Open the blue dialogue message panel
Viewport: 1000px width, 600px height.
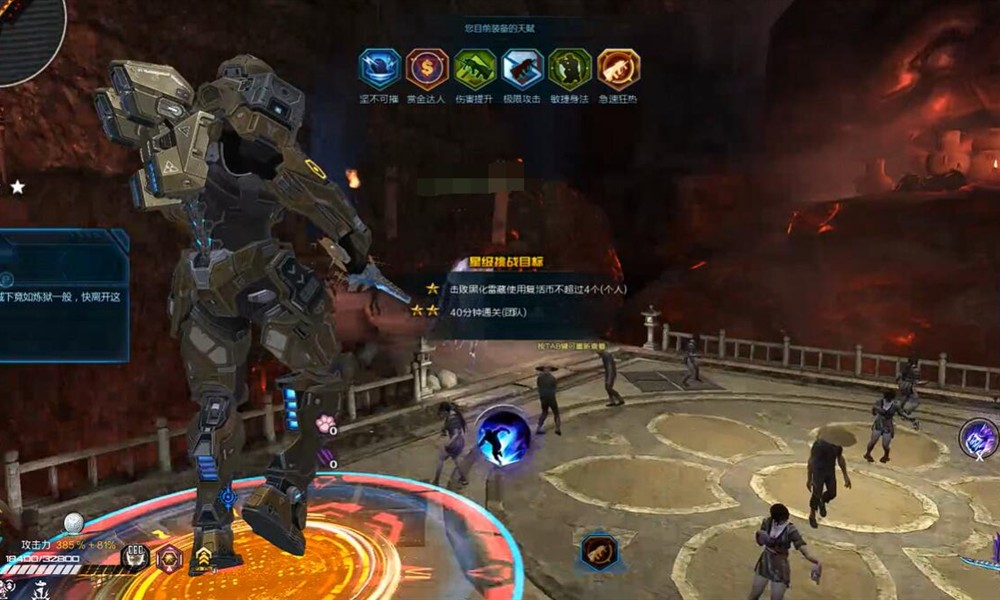pos(62,295)
